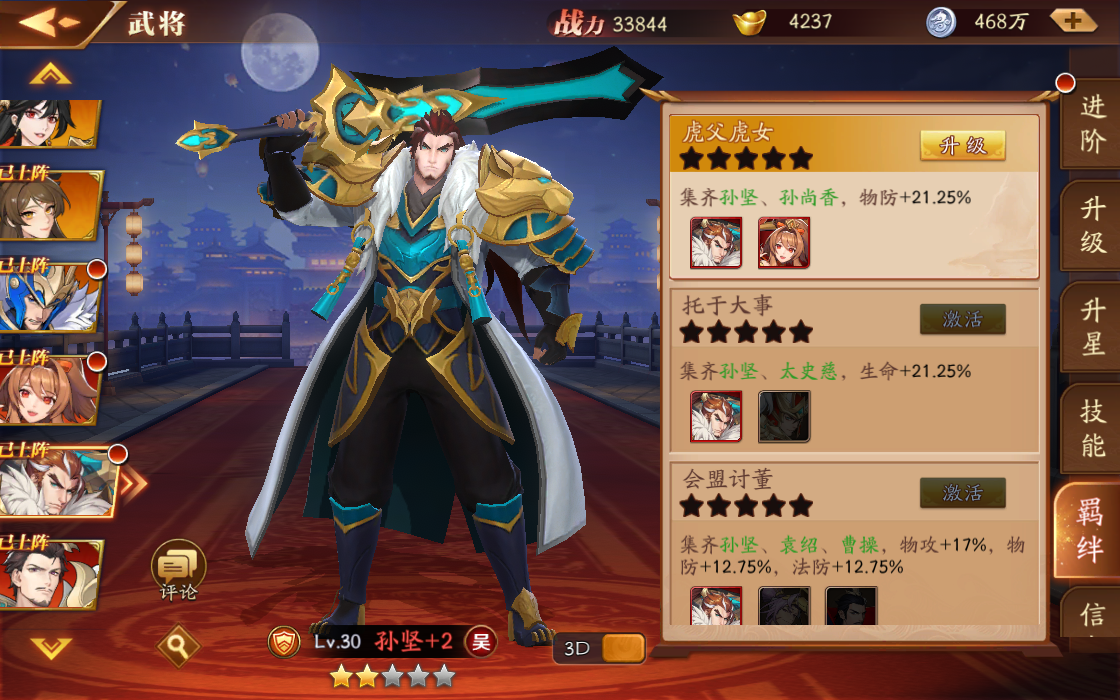Click the magnifying glass search icon
This screenshot has height=700, width=1120.
178,646
